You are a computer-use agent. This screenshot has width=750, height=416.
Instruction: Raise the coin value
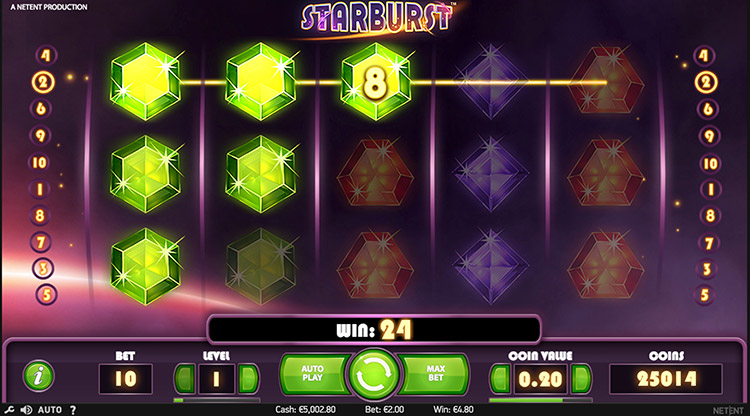[x=582, y=378]
